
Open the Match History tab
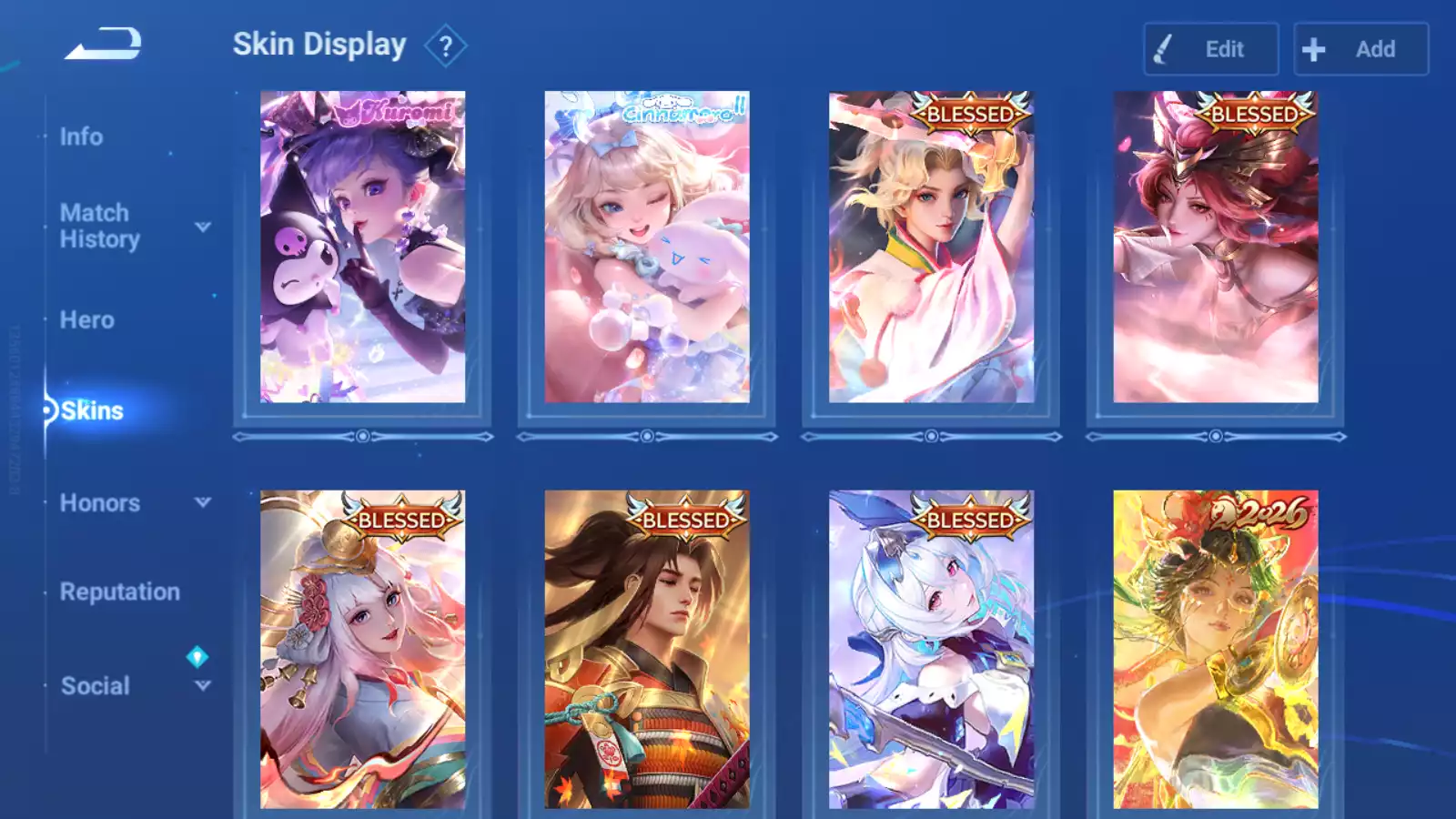coord(99,226)
